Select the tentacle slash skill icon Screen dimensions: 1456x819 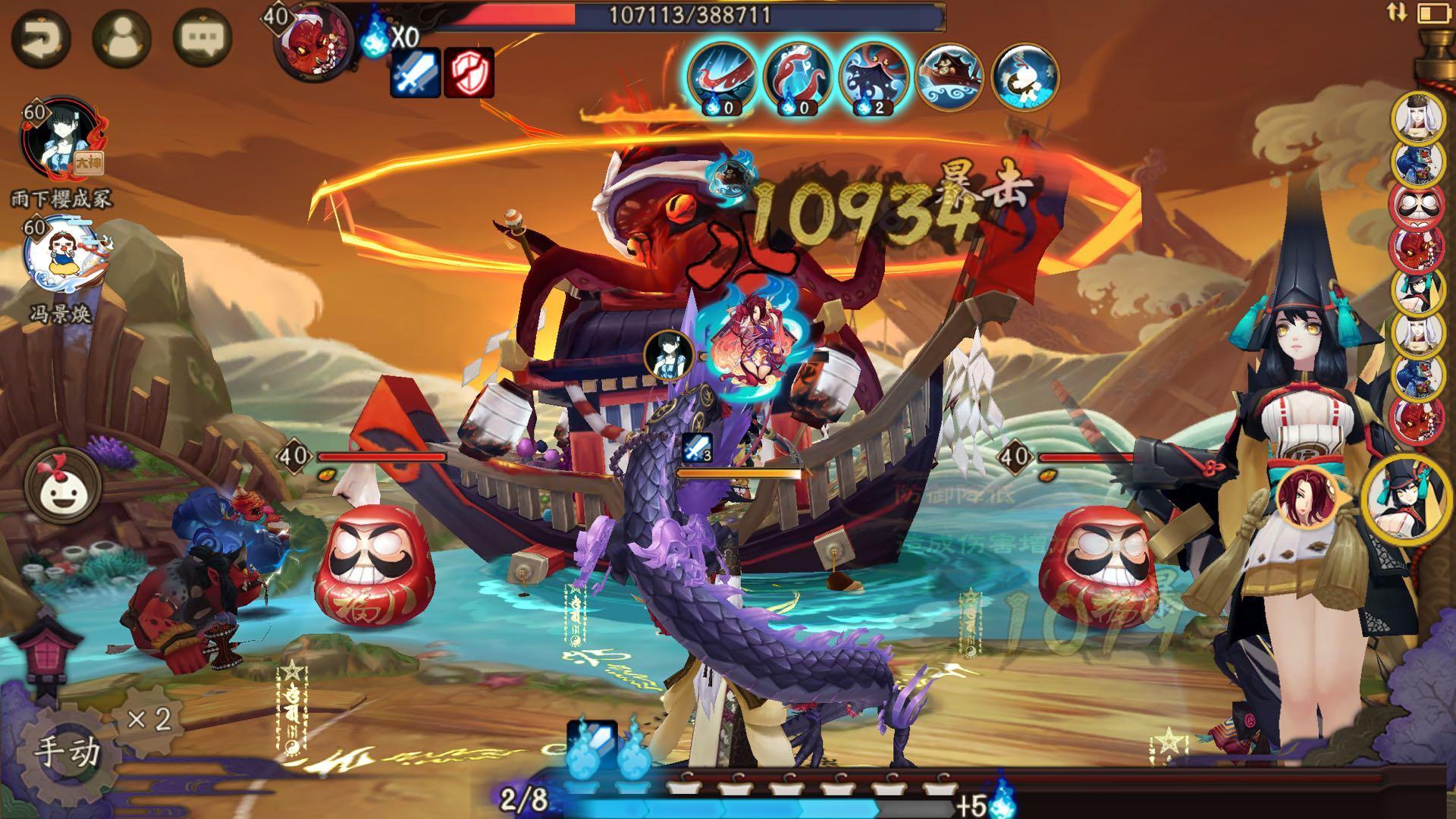click(x=721, y=77)
